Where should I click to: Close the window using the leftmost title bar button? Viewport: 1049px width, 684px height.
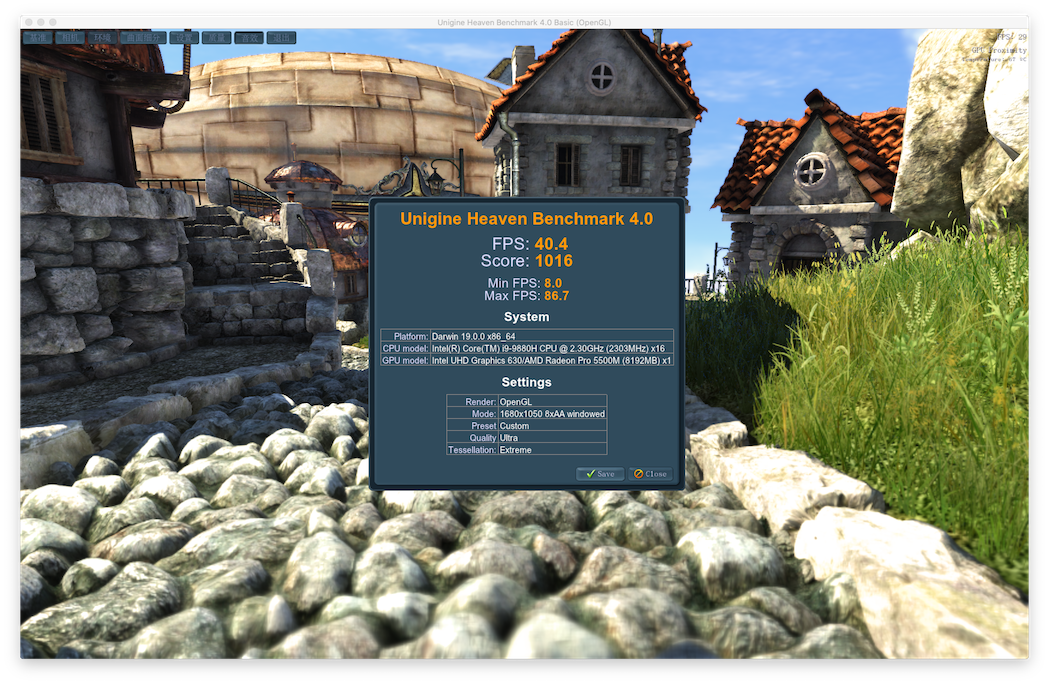tap(27, 21)
